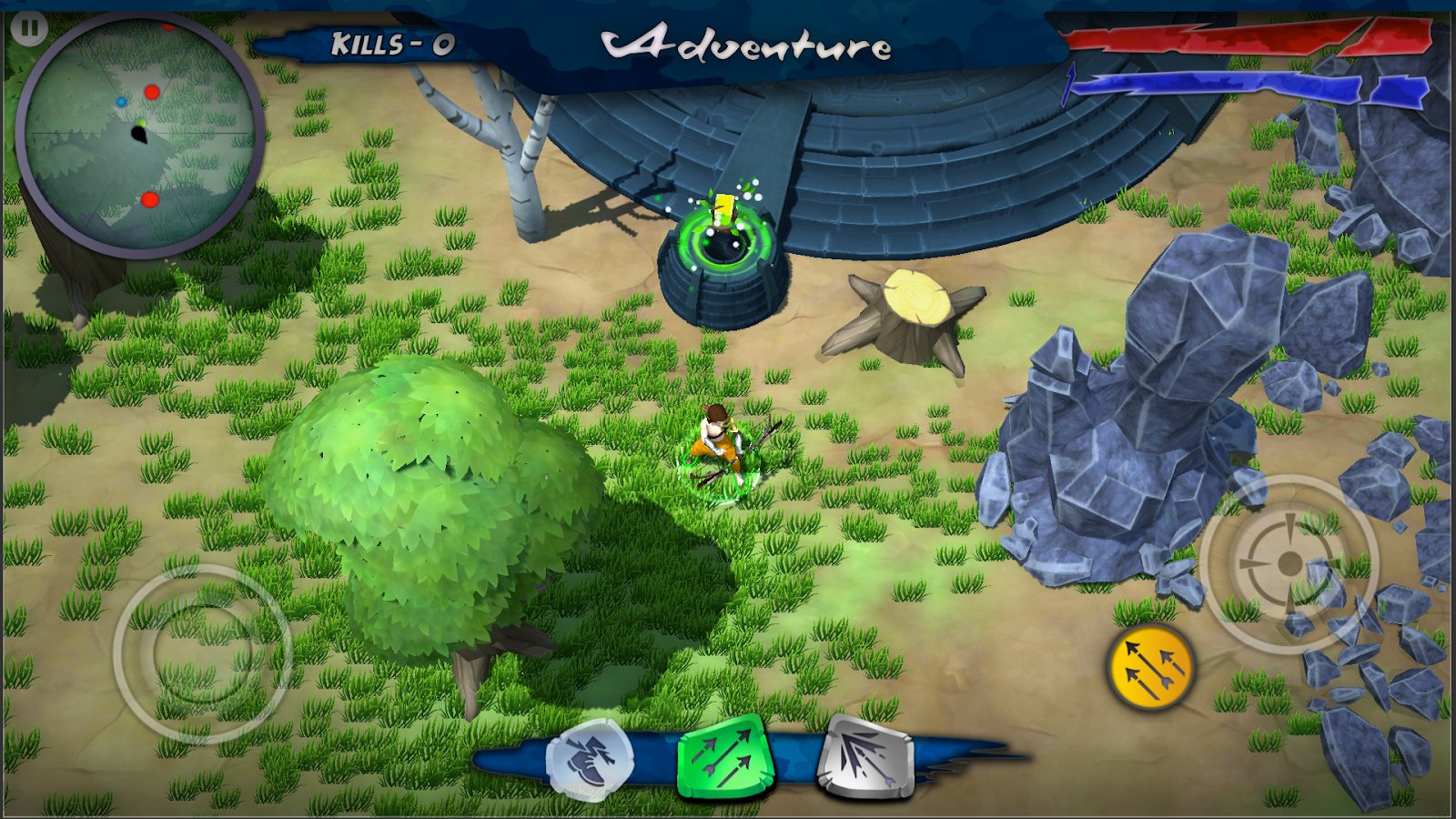The image size is (1456, 819).
Task: Fire using the crosshair aim button
Action: 1289,563
